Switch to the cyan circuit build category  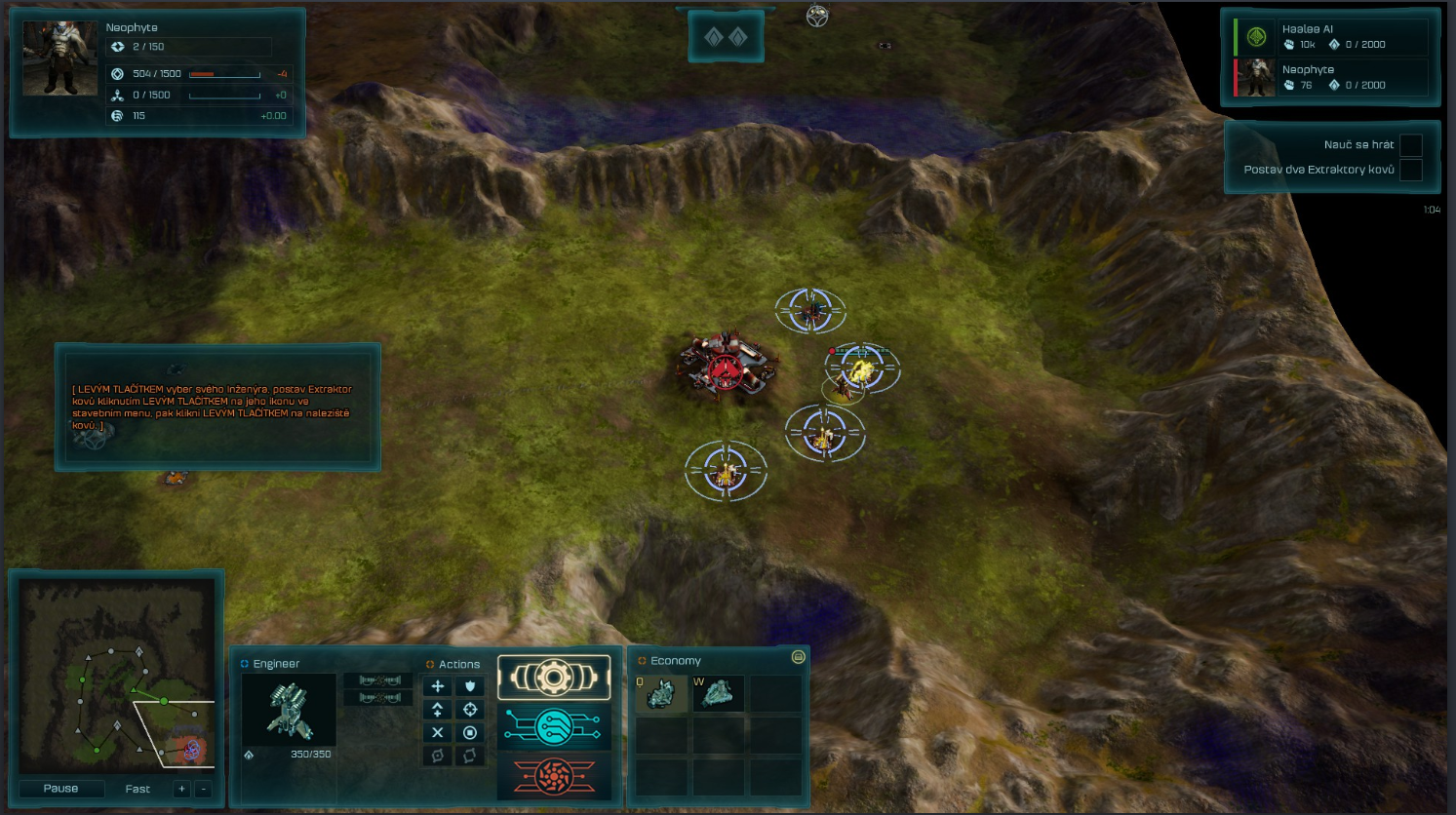[554, 726]
